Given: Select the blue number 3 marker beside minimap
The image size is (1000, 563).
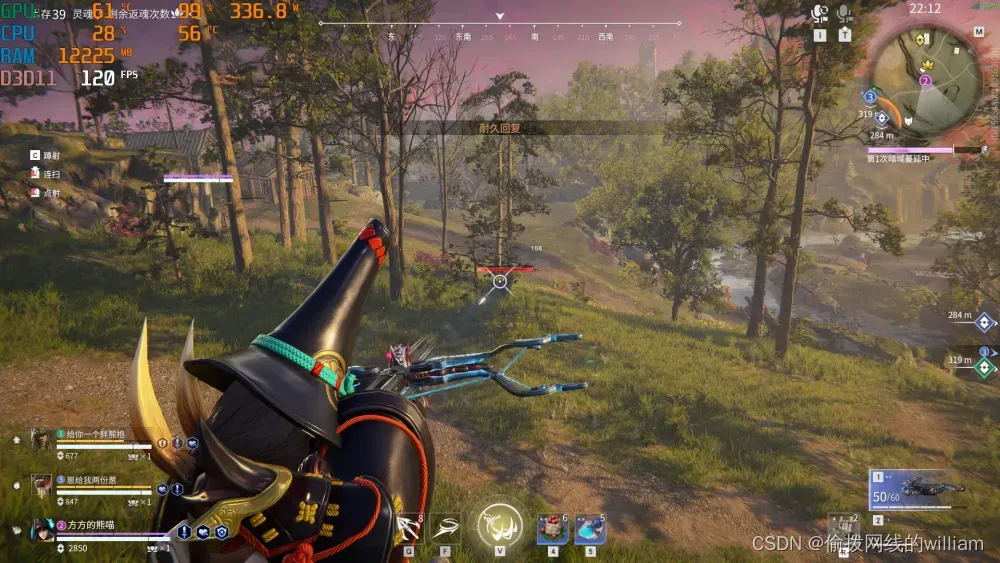Looking at the screenshot, I should [870, 97].
